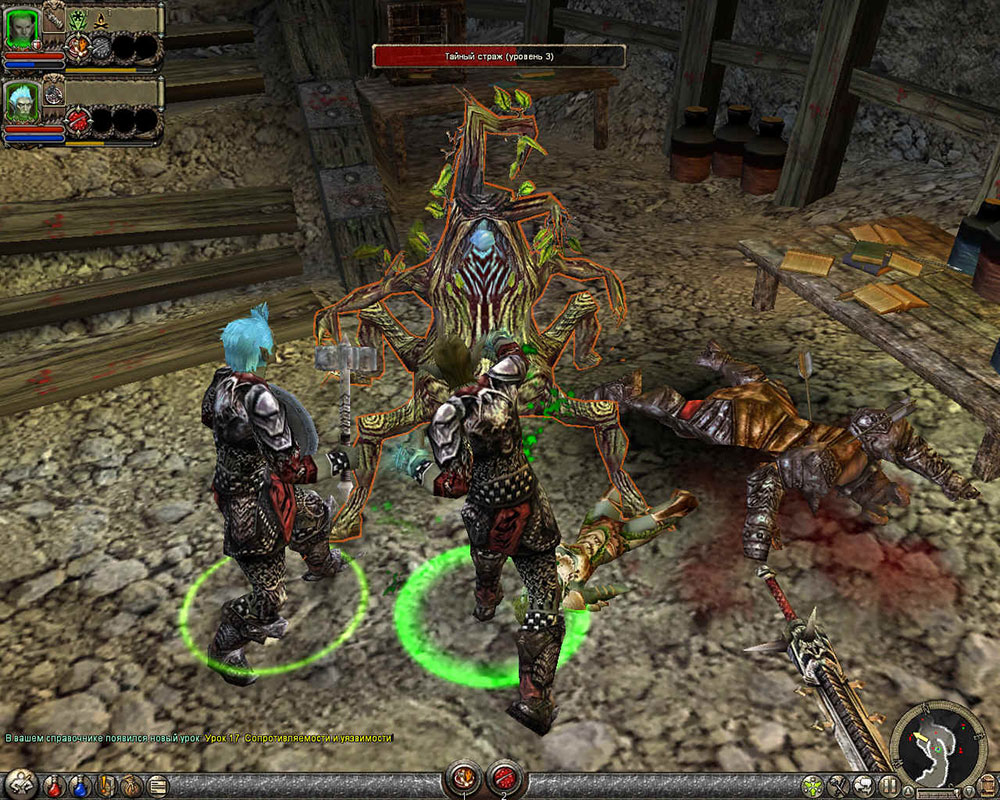The height and width of the screenshot is (800, 1000).
Task: Open the speech bubble chat button
Action: tap(862, 786)
